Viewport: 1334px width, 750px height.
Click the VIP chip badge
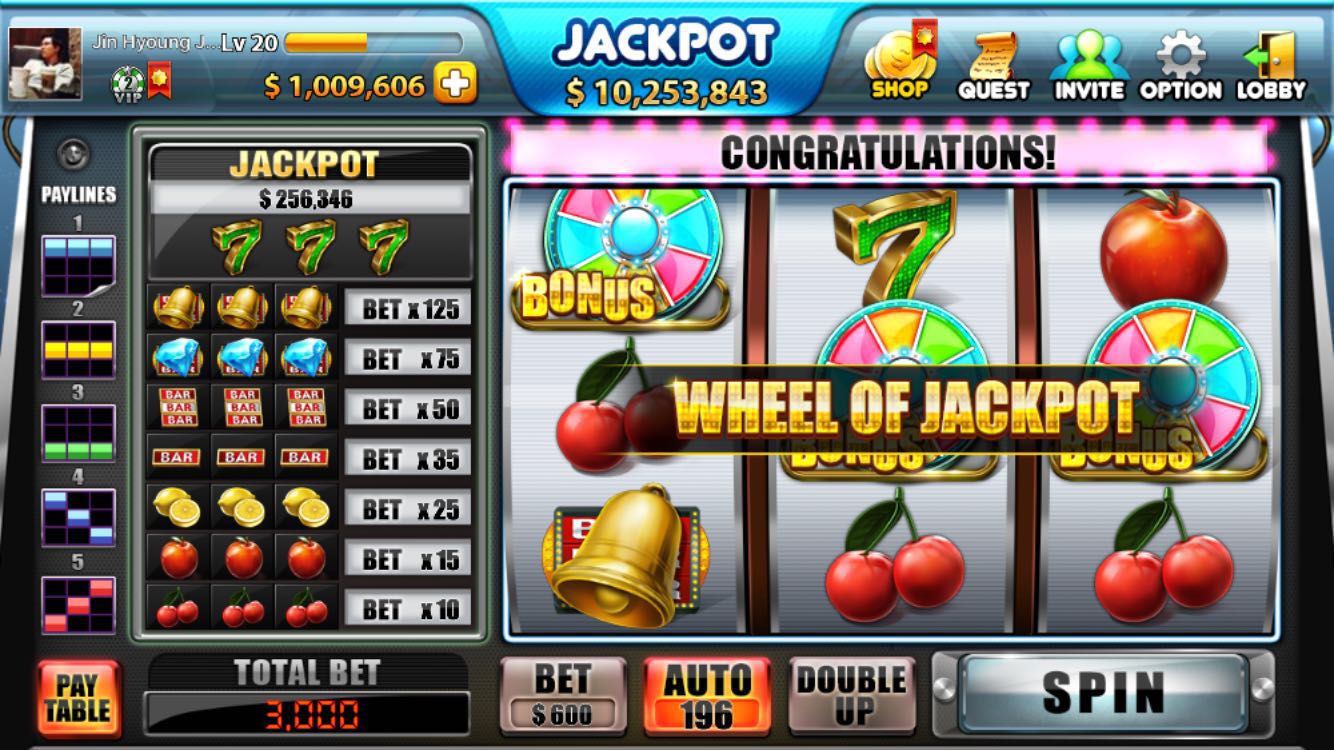(128, 83)
